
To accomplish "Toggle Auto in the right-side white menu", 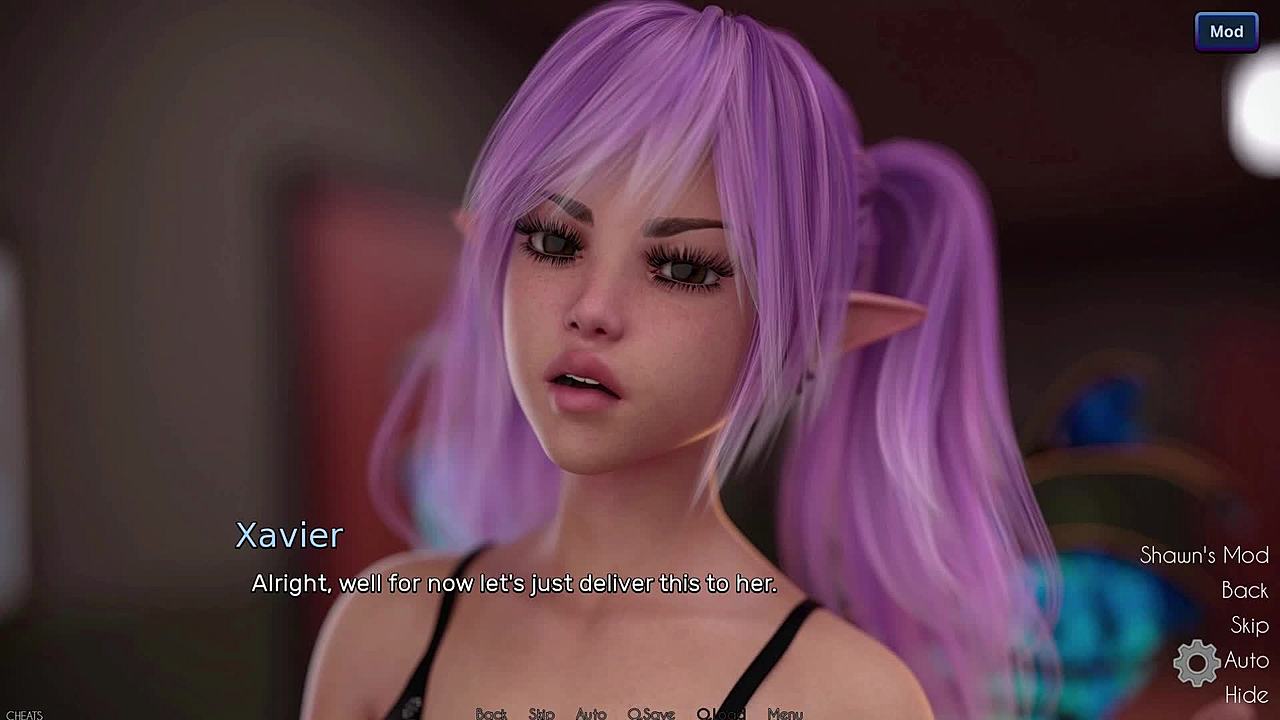I will tap(1246, 660).
